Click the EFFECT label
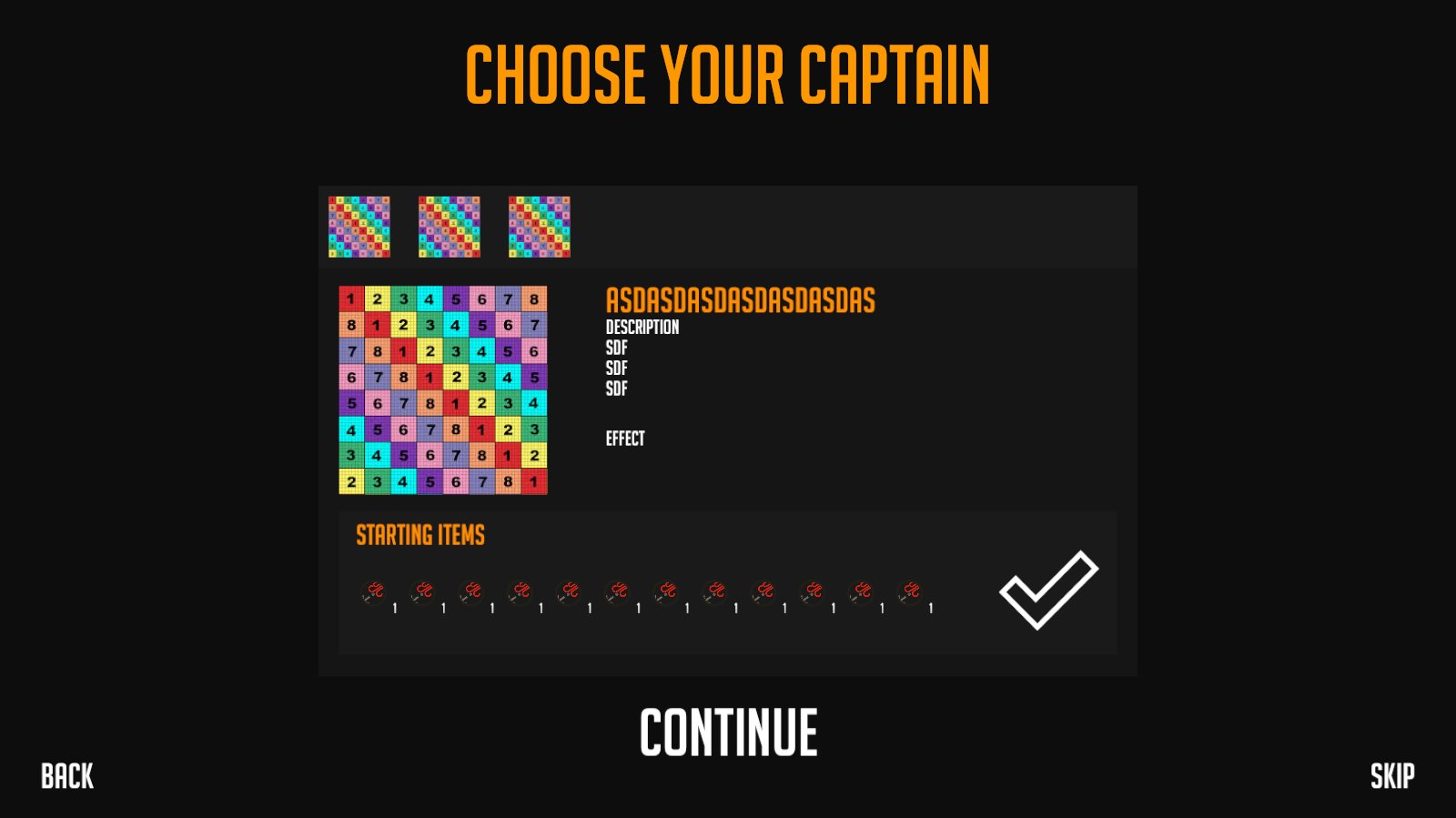The height and width of the screenshot is (818, 1456). (624, 438)
